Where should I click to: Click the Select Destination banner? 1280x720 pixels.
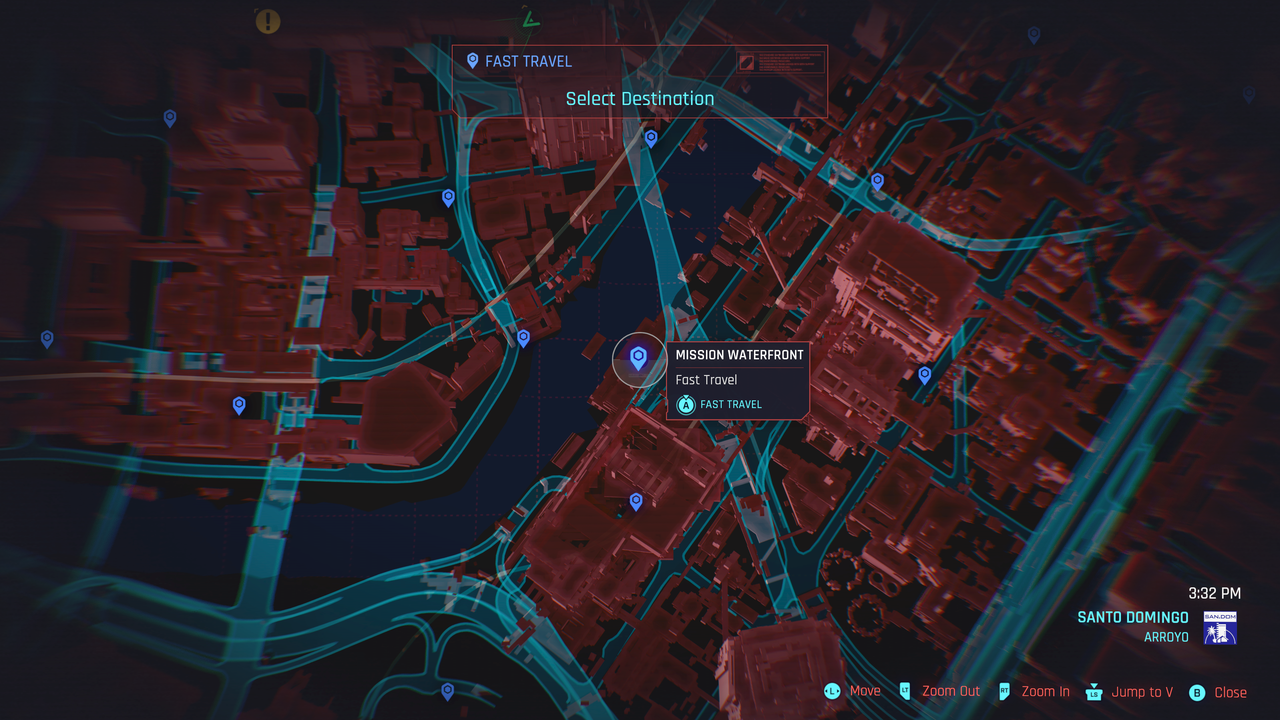click(640, 98)
